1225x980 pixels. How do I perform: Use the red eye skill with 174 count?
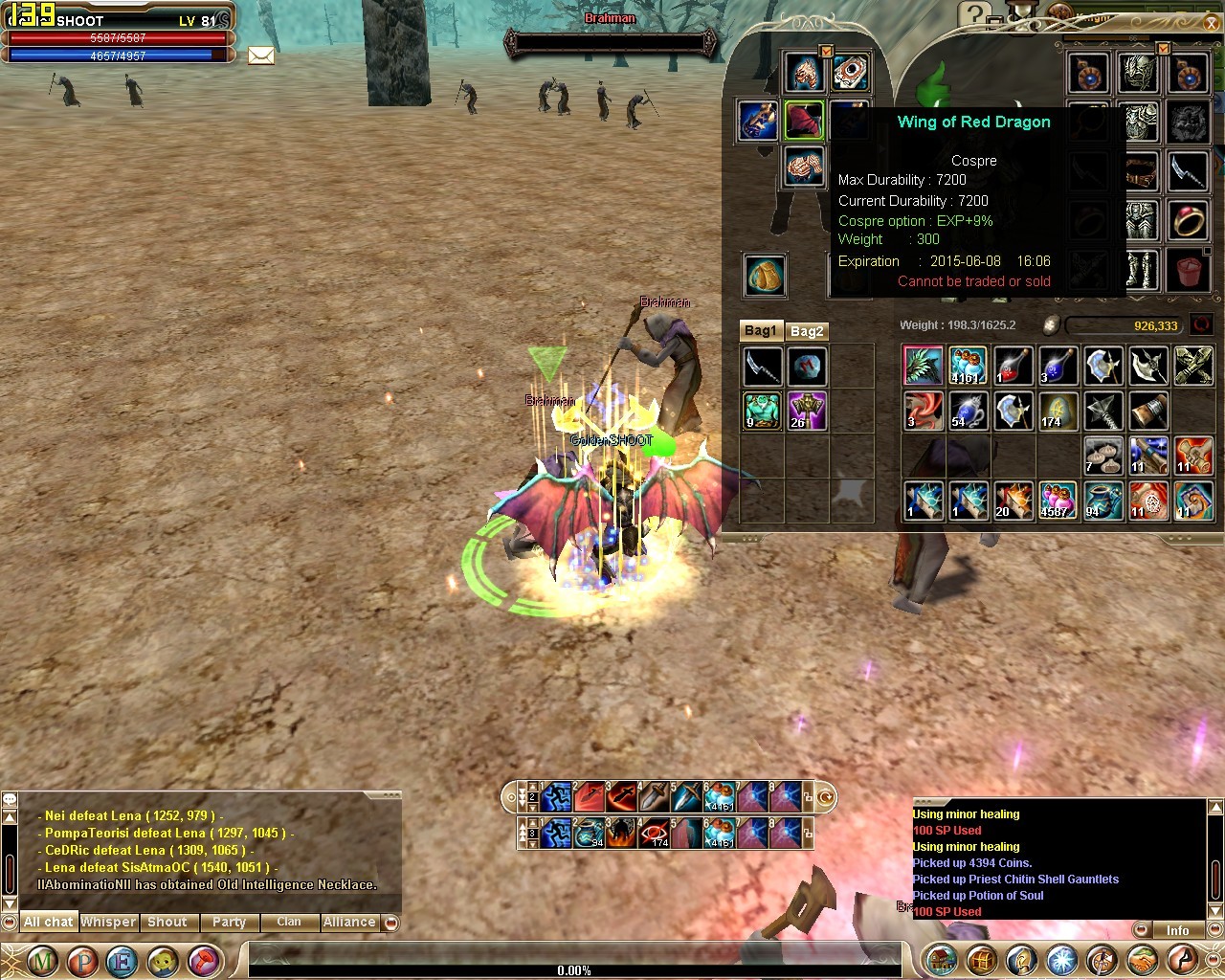655,833
